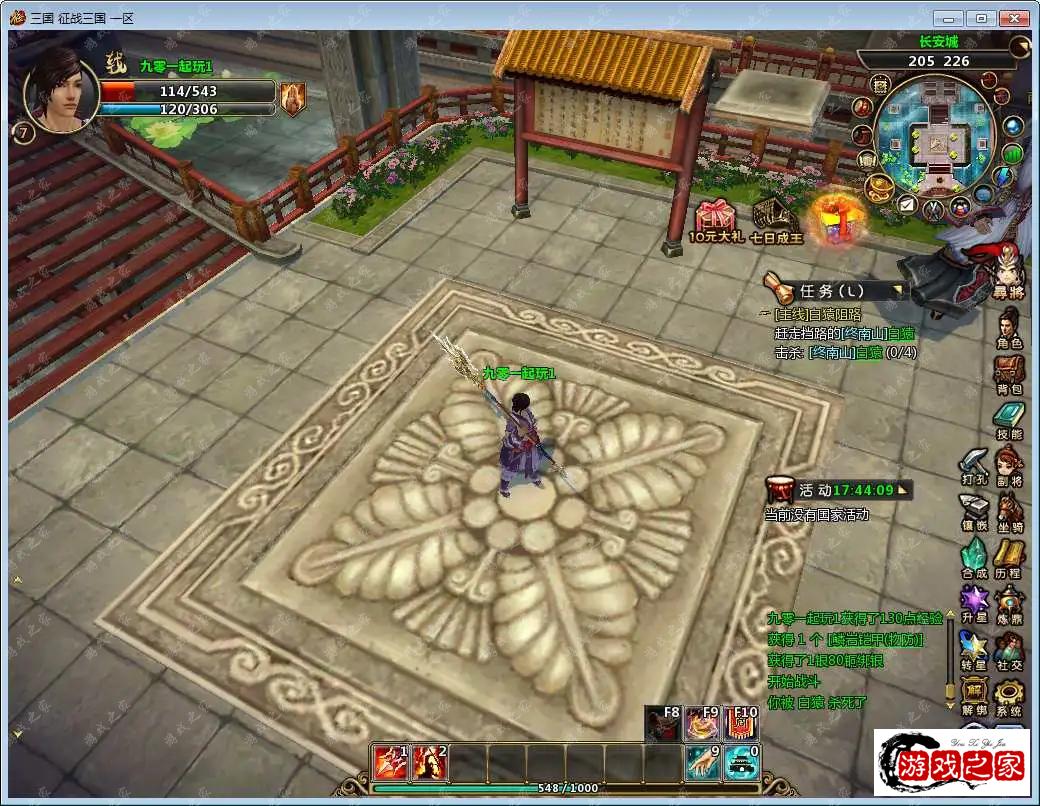Viewport: 1040px width, 806px height.
Task: Activate the skill in hotbar slot 1
Action: 389,764
